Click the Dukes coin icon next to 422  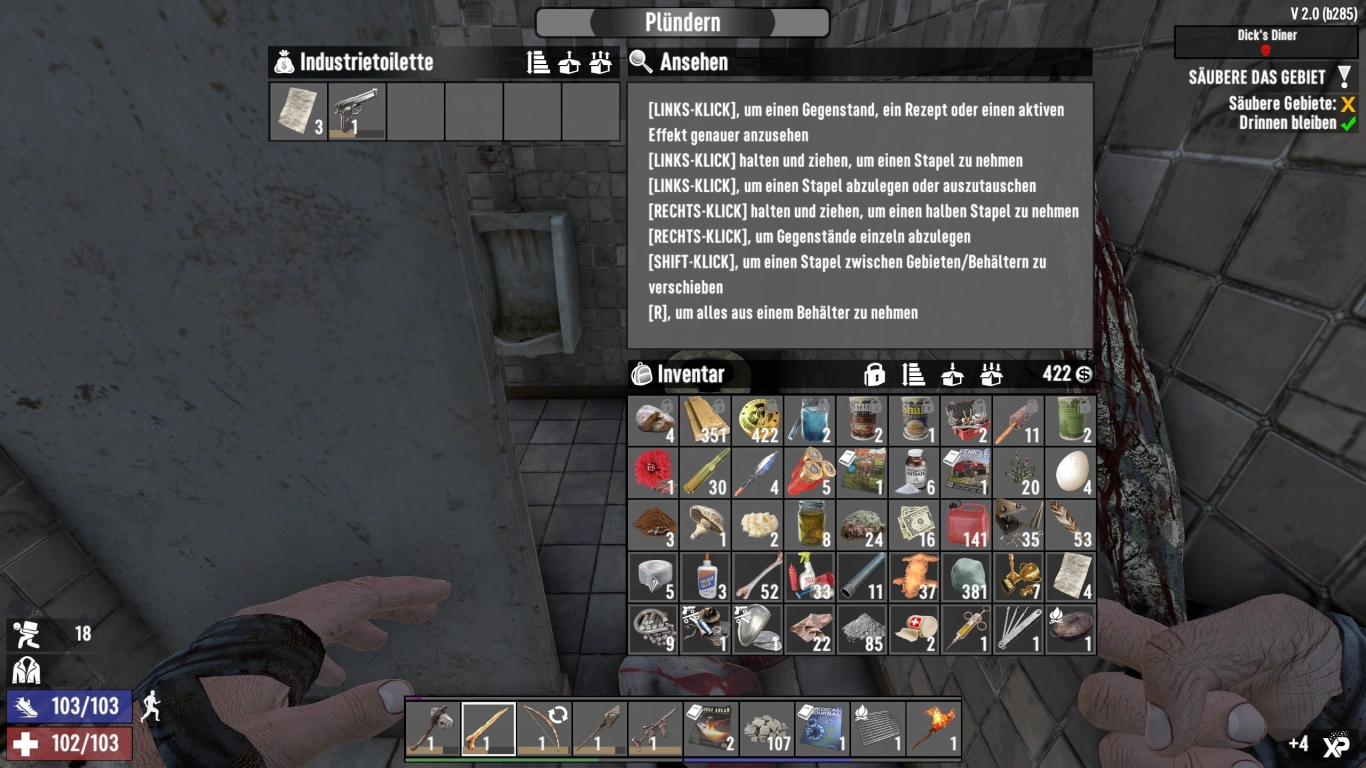(1086, 375)
